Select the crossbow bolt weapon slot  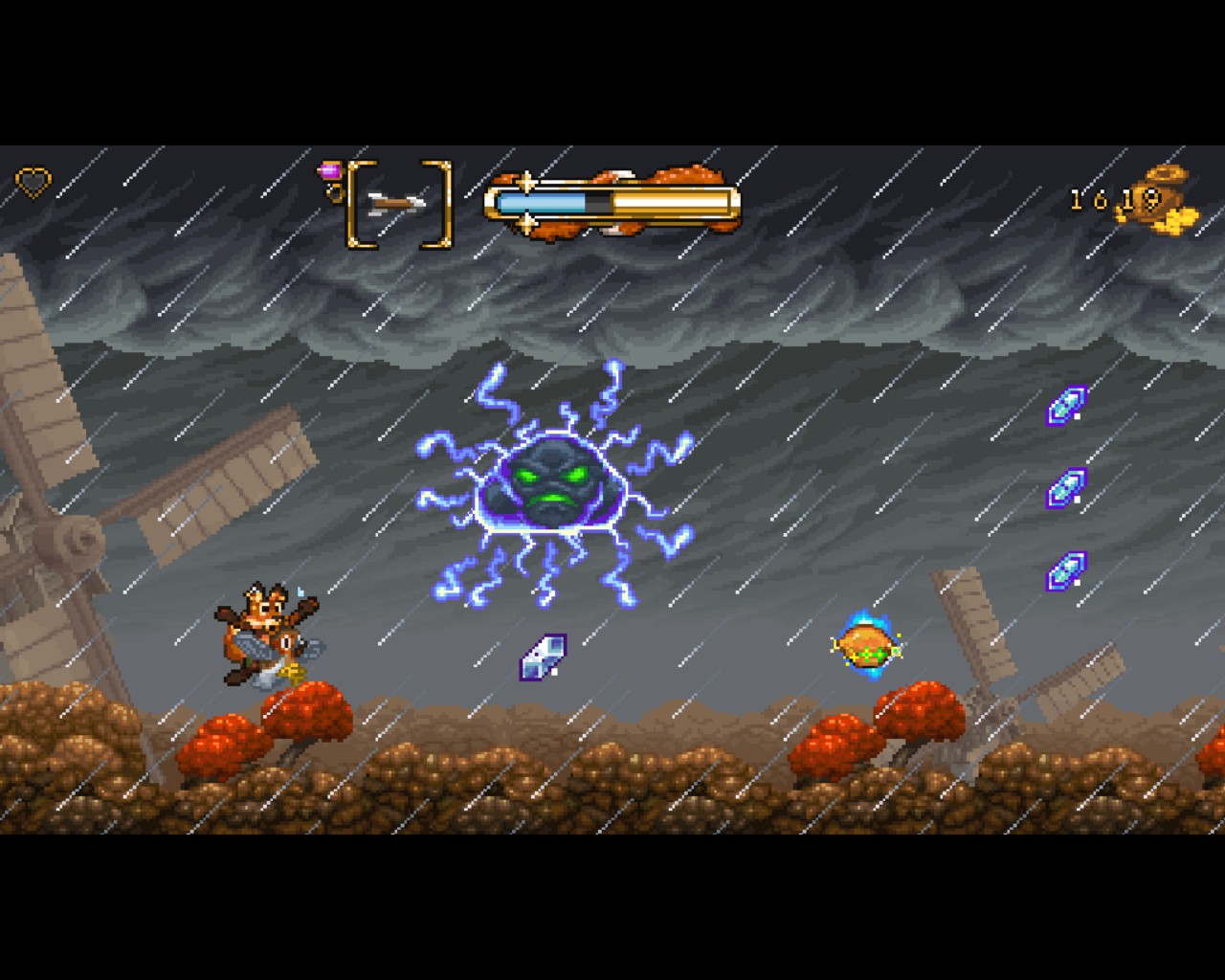[x=398, y=203]
